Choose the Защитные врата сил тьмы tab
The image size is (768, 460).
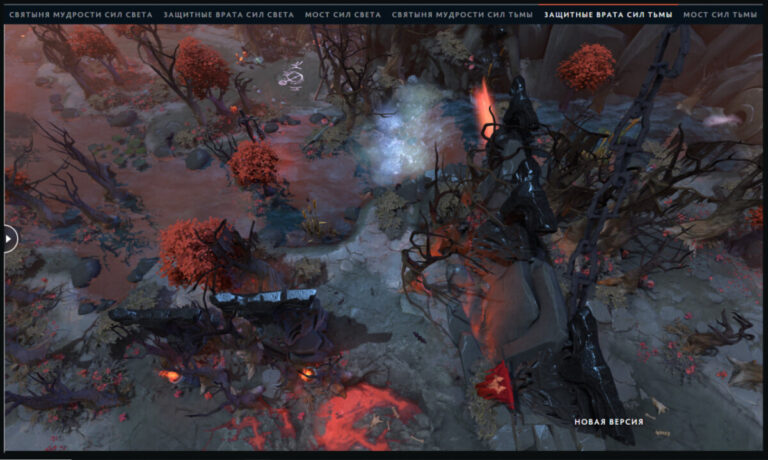click(608, 16)
